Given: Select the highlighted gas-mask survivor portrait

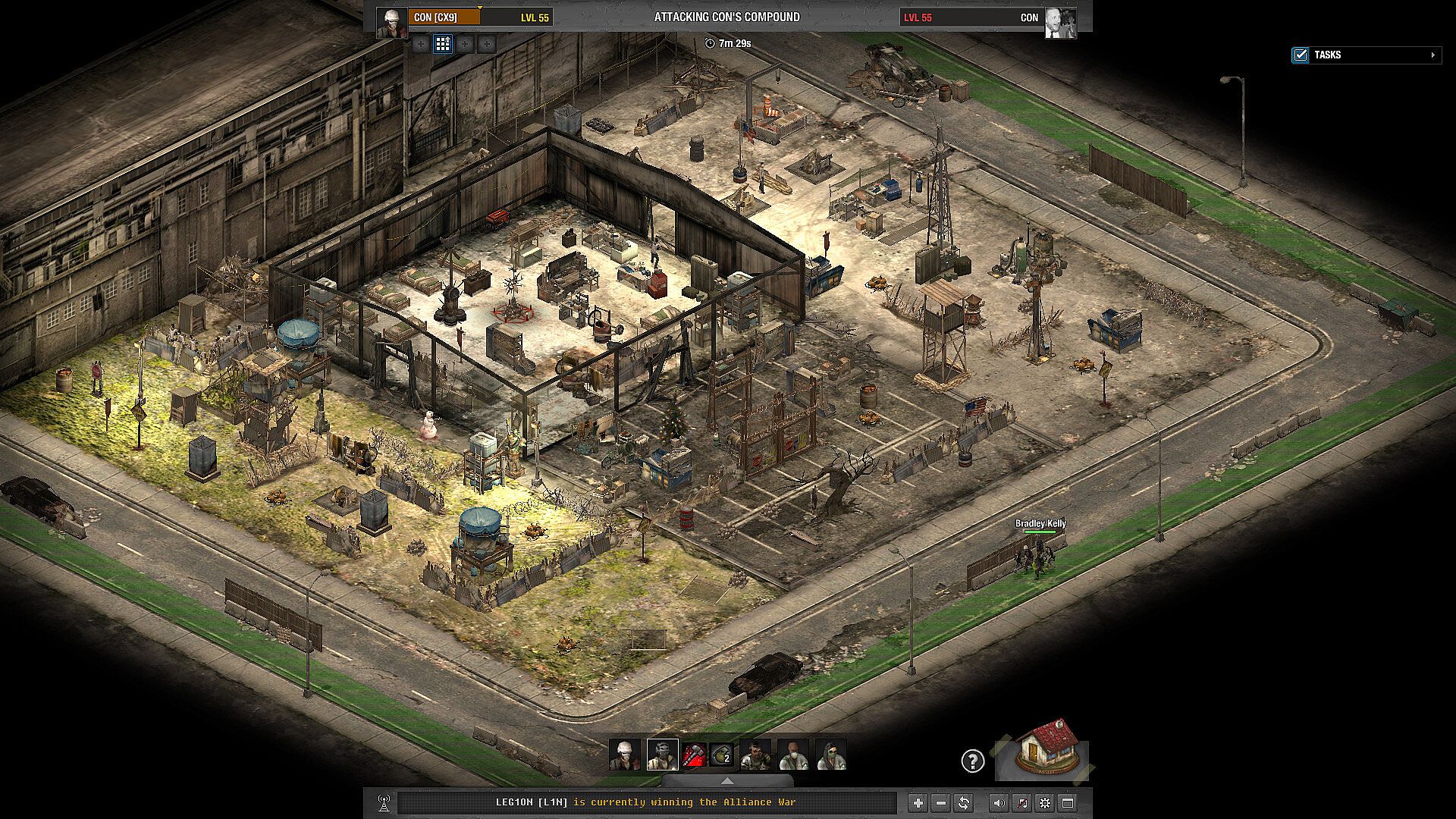Looking at the screenshot, I should click(x=662, y=755).
